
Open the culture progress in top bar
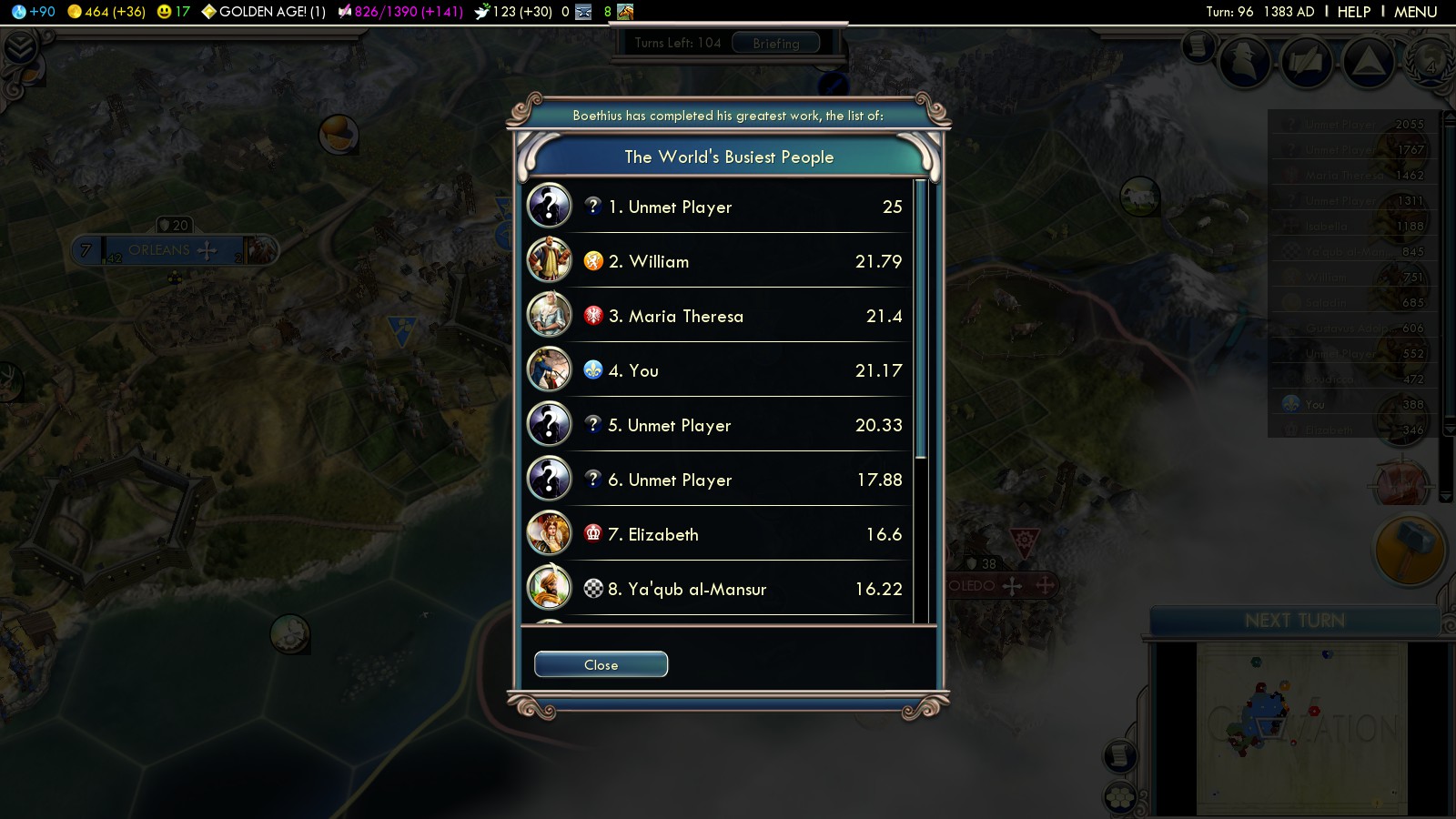pyautogui.click(x=400, y=12)
